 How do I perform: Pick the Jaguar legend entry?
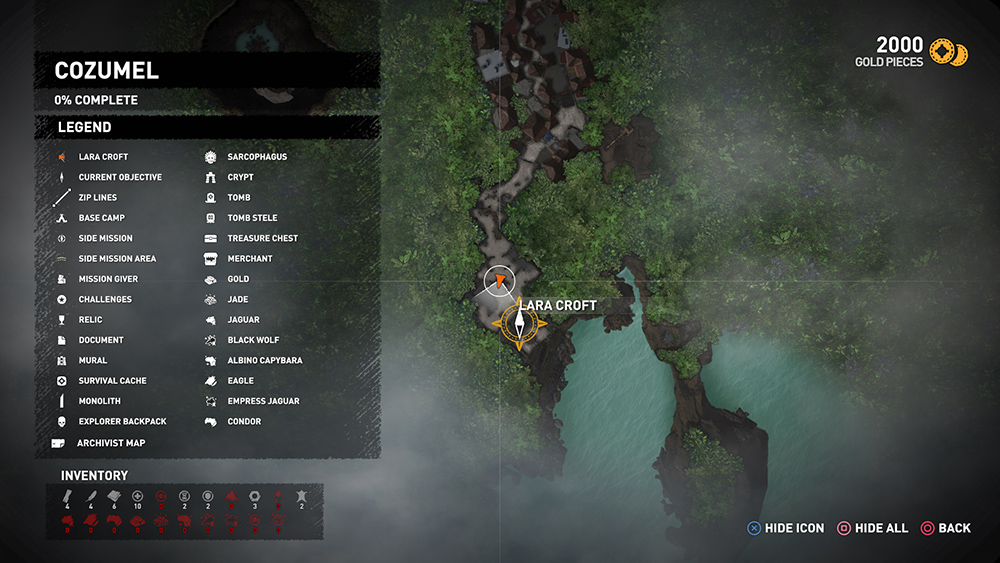243,320
